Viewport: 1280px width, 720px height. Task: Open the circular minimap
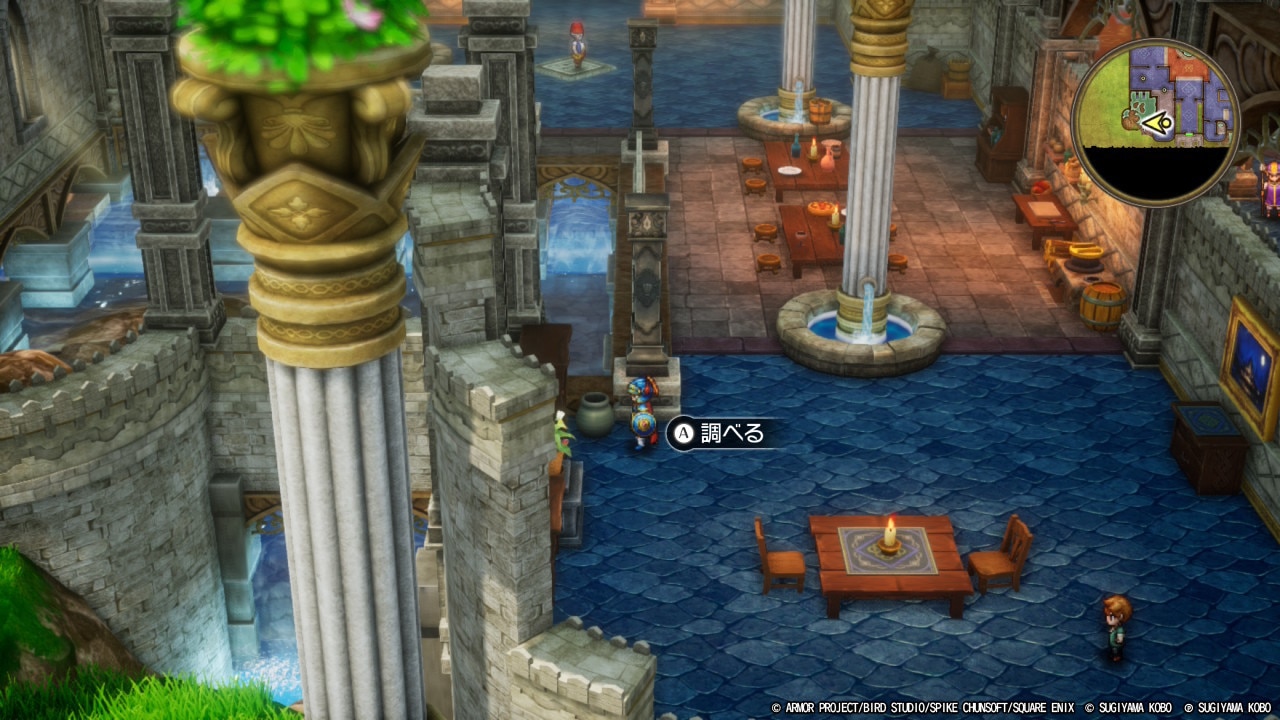[x=1155, y=122]
